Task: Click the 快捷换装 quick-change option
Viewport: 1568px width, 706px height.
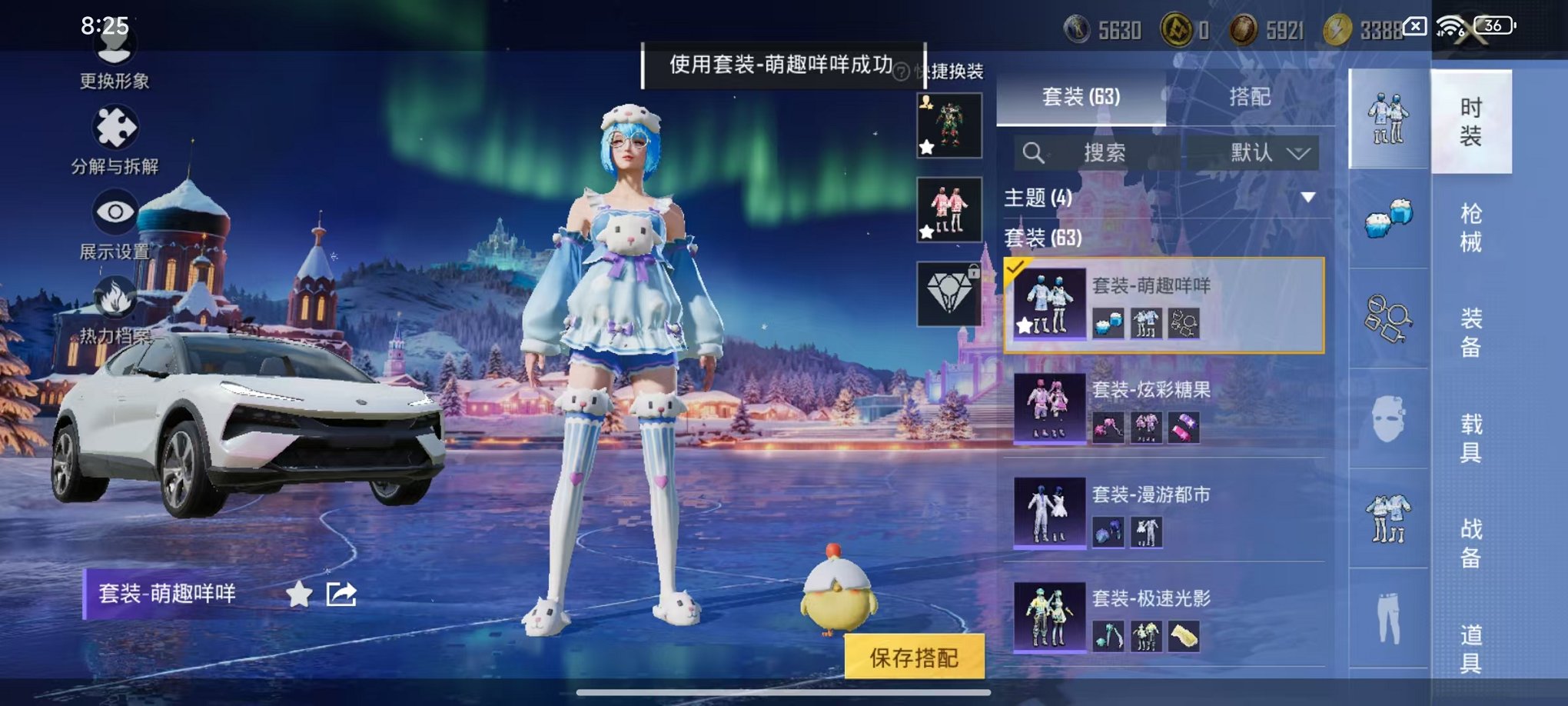Action: 952,69
